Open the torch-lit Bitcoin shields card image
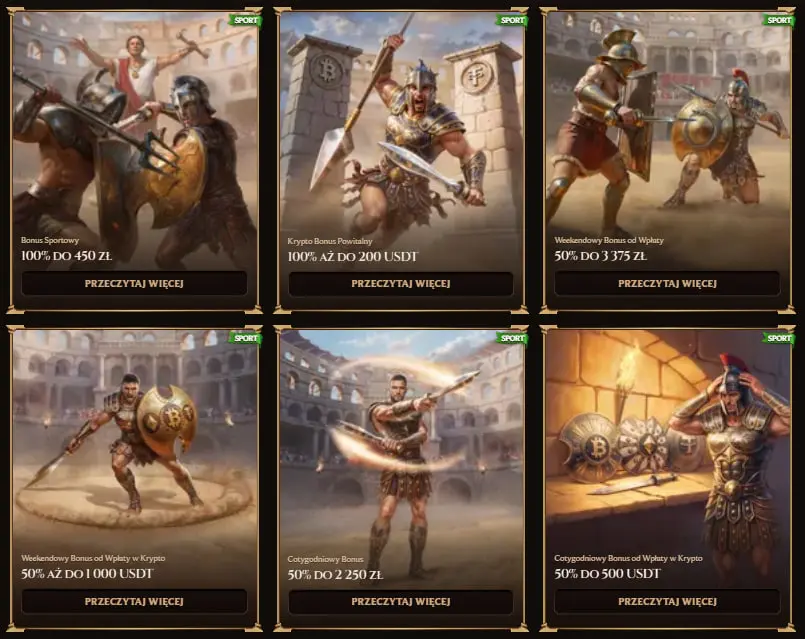The height and width of the screenshot is (639, 805). pyautogui.click(x=667, y=440)
